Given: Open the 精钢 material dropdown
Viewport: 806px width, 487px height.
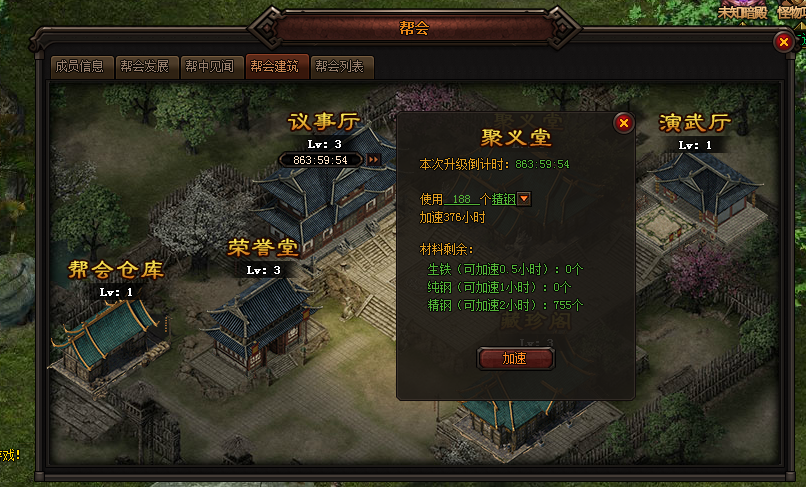Looking at the screenshot, I should (525, 199).
